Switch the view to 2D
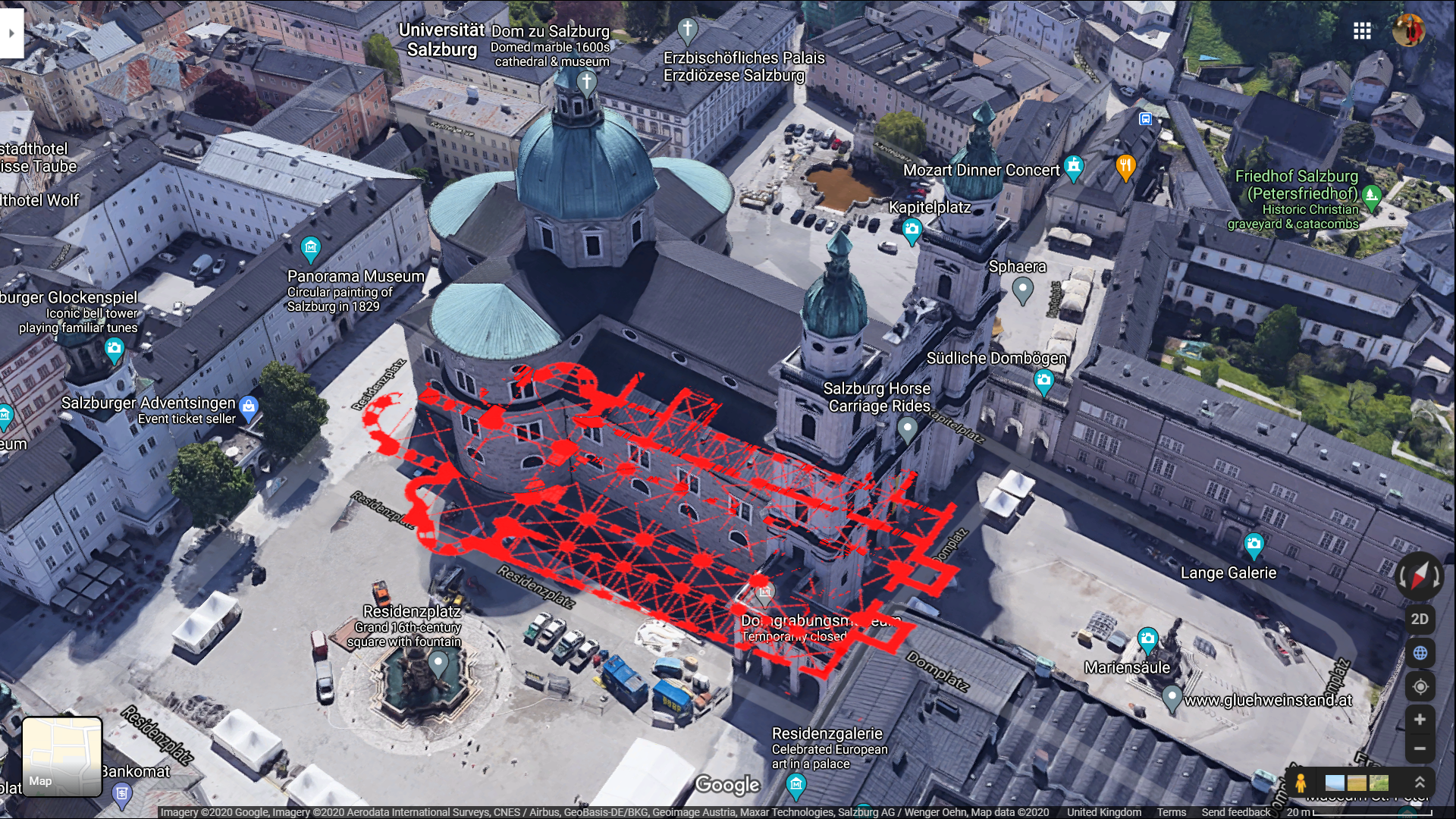Screen dimensions: 1456x819 (x=1420, y=619)
